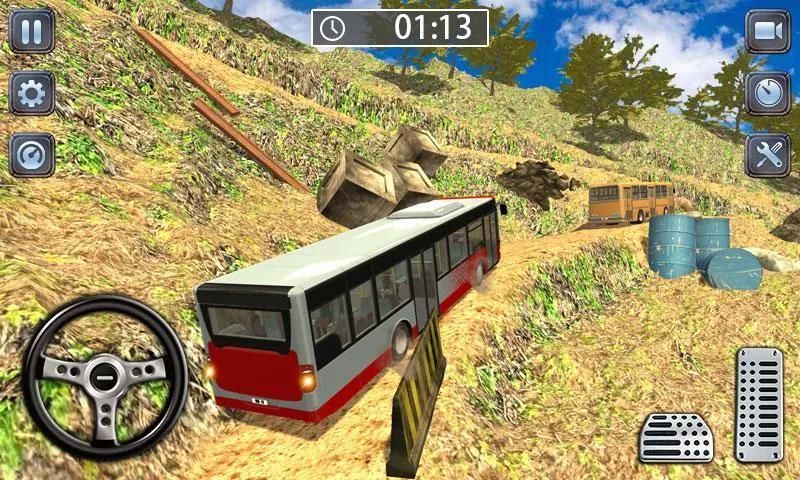800x480 pixels.
Task: Open the wrench and screwdriver tools
Action: pos(767,155)
